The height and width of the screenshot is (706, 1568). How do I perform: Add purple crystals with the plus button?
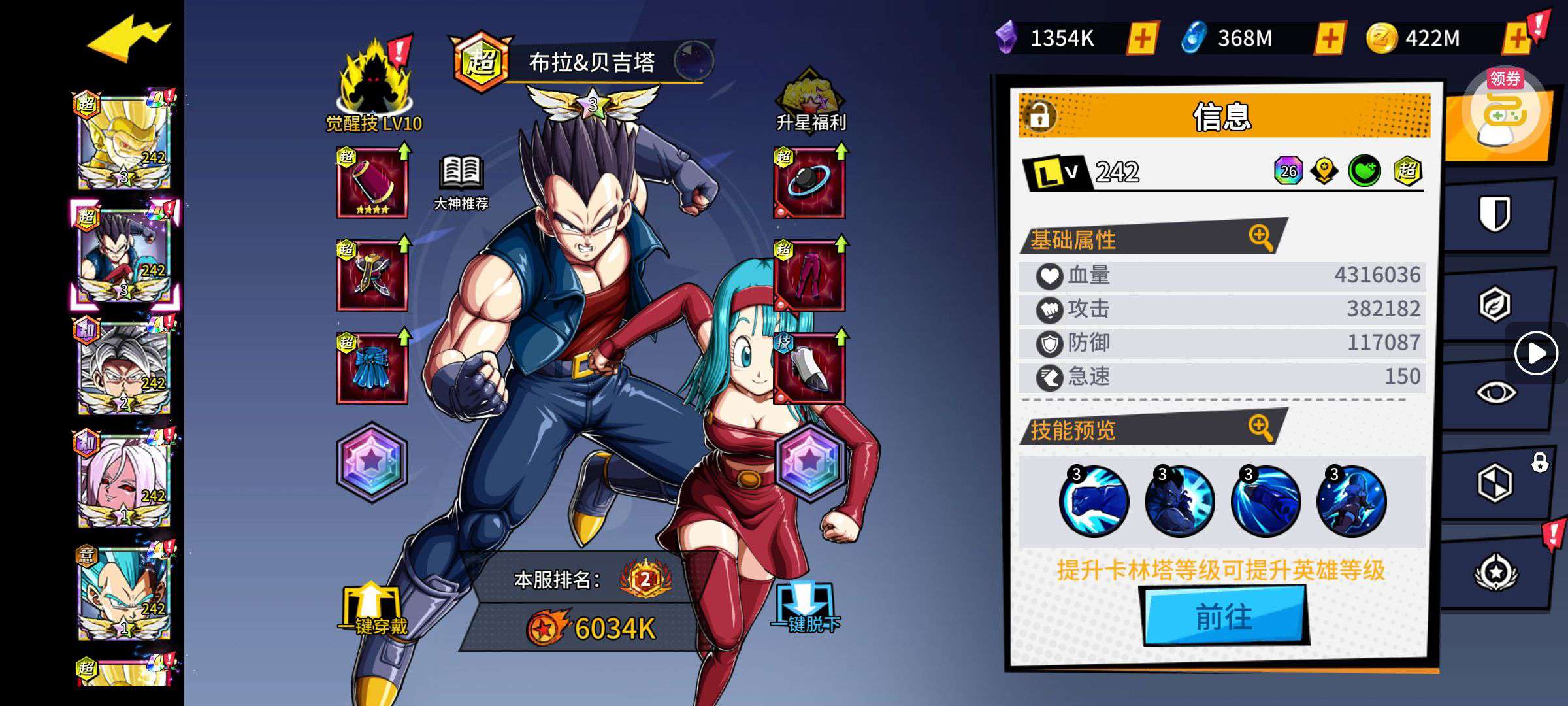coord(1143,39)
